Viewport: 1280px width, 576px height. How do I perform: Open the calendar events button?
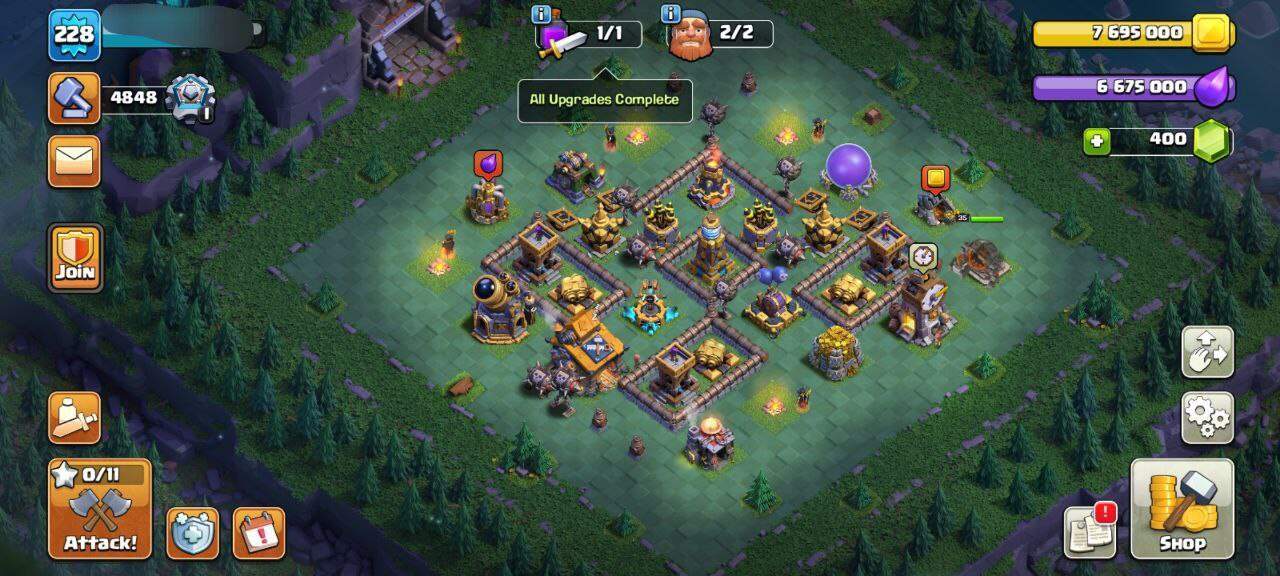(x=258, y=533)
